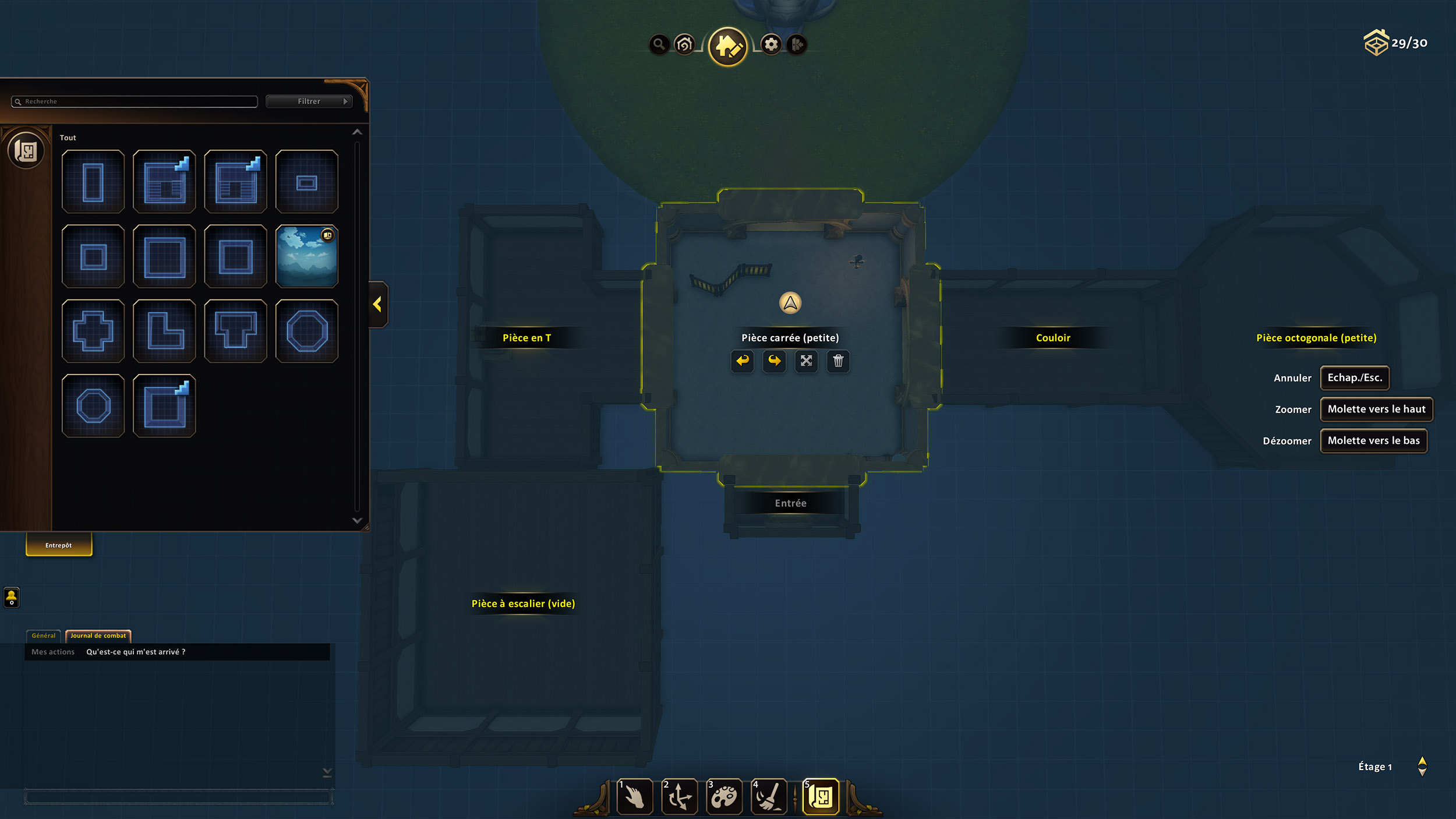Open the Filtrer dropdown
The width and height of the screenshot is (1456, 819).
[309, 101]
